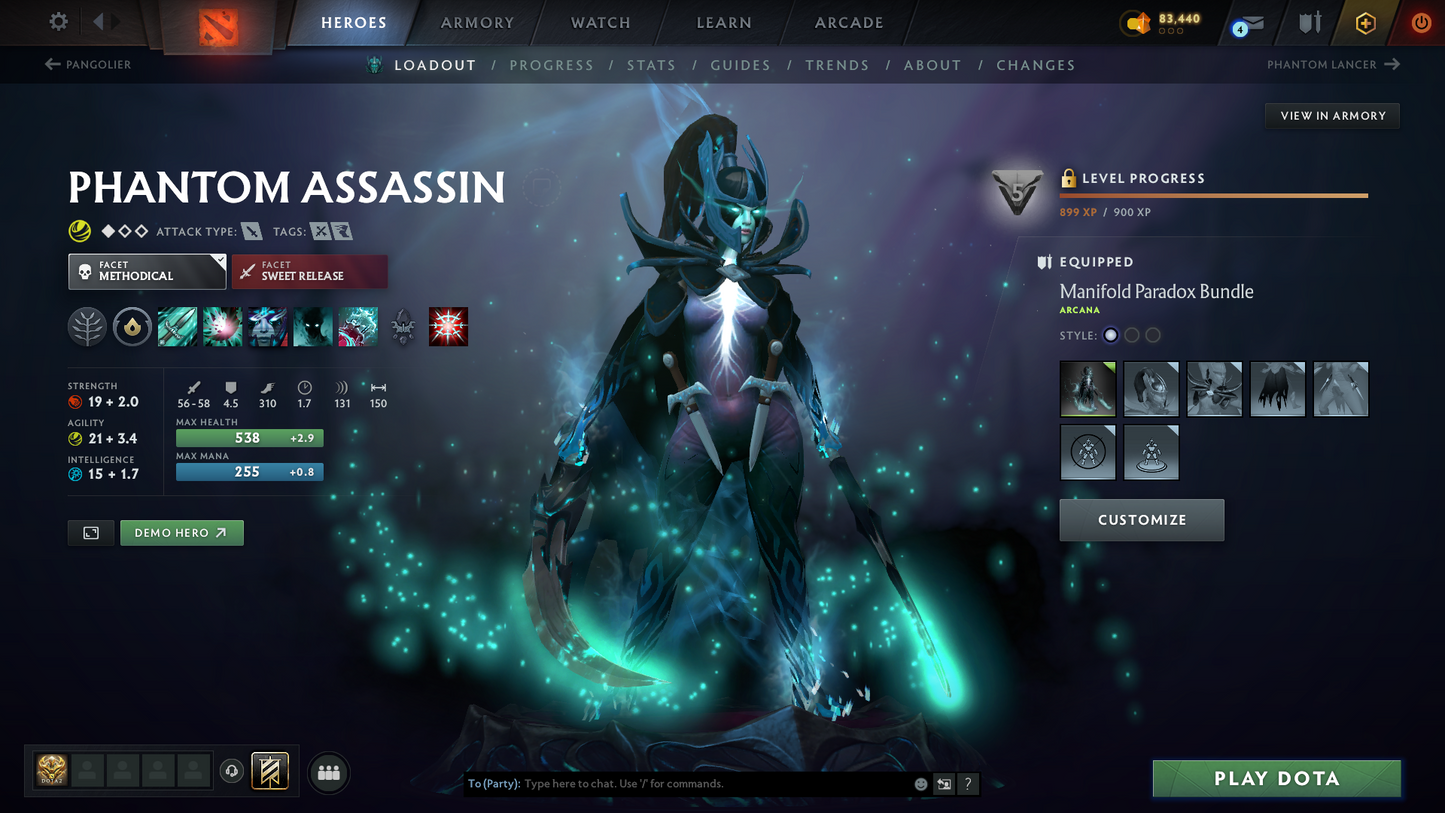1445x813 pixels.
Task: Select the Sweet Release facet
Action: click(x=310, y=271)
